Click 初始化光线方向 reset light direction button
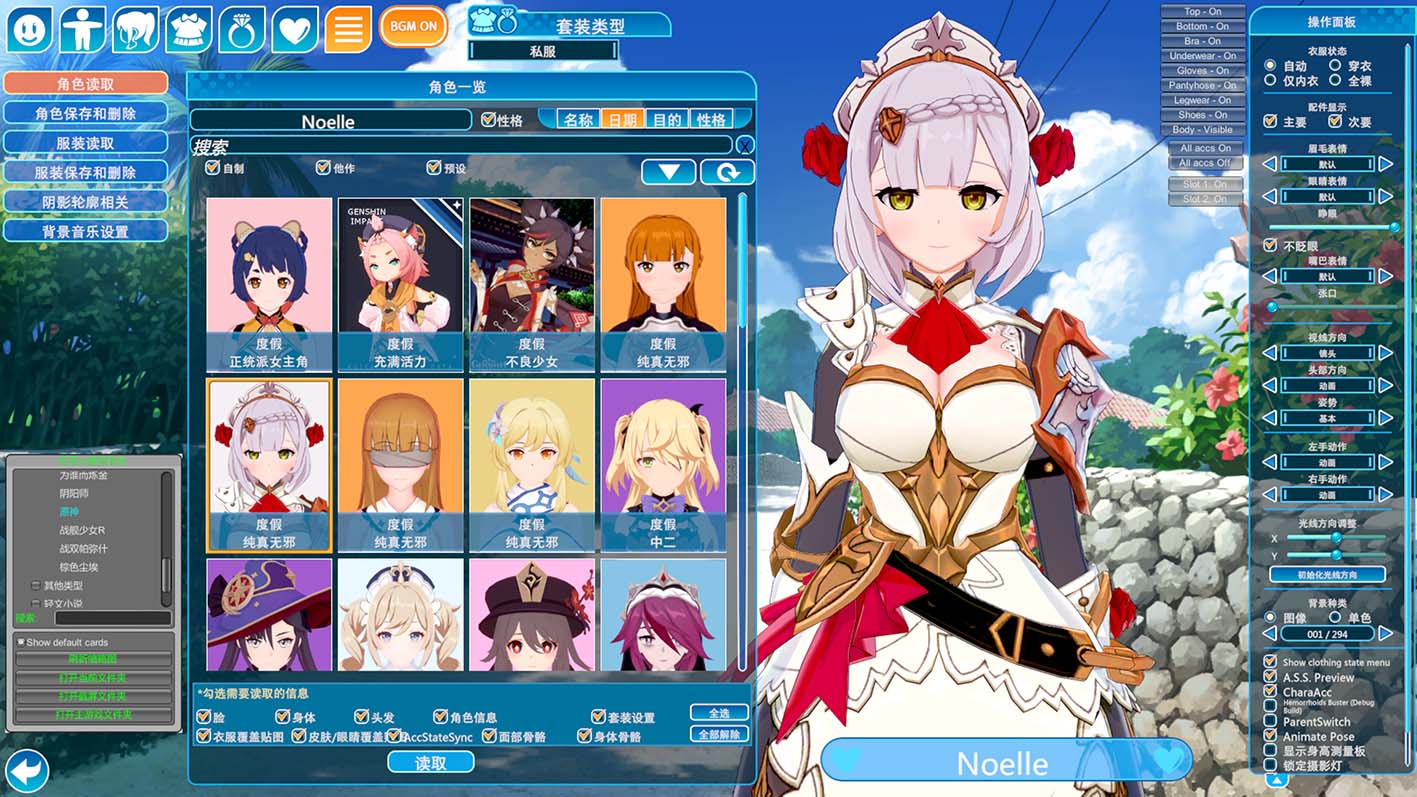 (1327, 575)
